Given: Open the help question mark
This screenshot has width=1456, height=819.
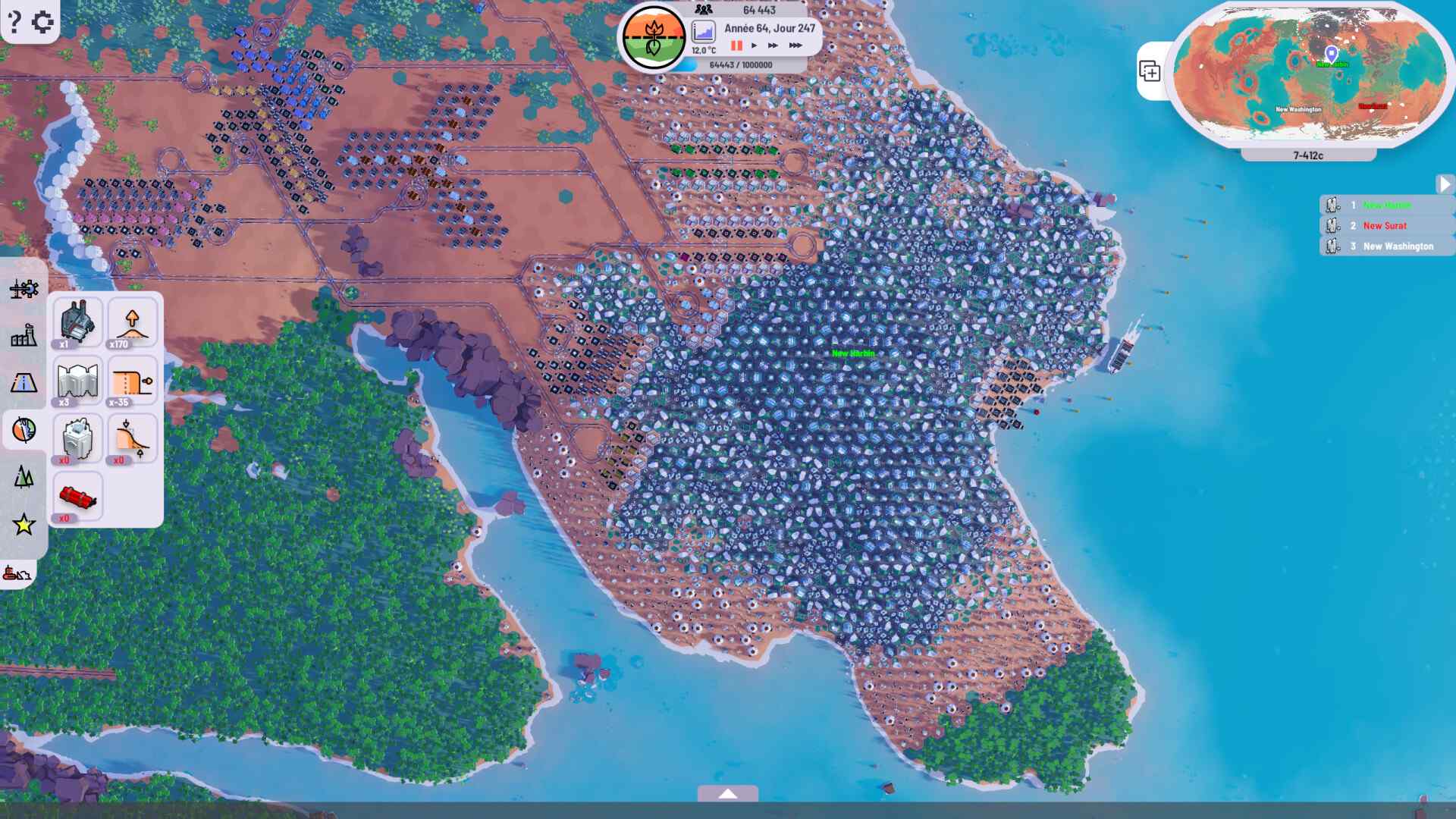Looking at the screenshot, I should pos(14,21).
